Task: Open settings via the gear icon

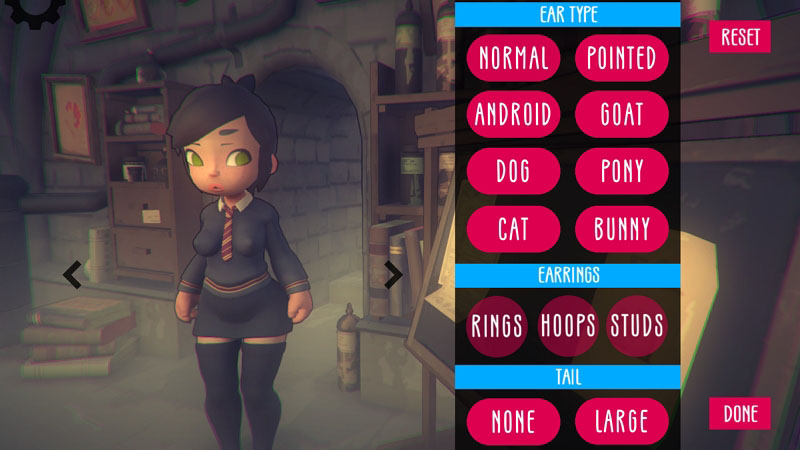Action: tap(29, 10)
